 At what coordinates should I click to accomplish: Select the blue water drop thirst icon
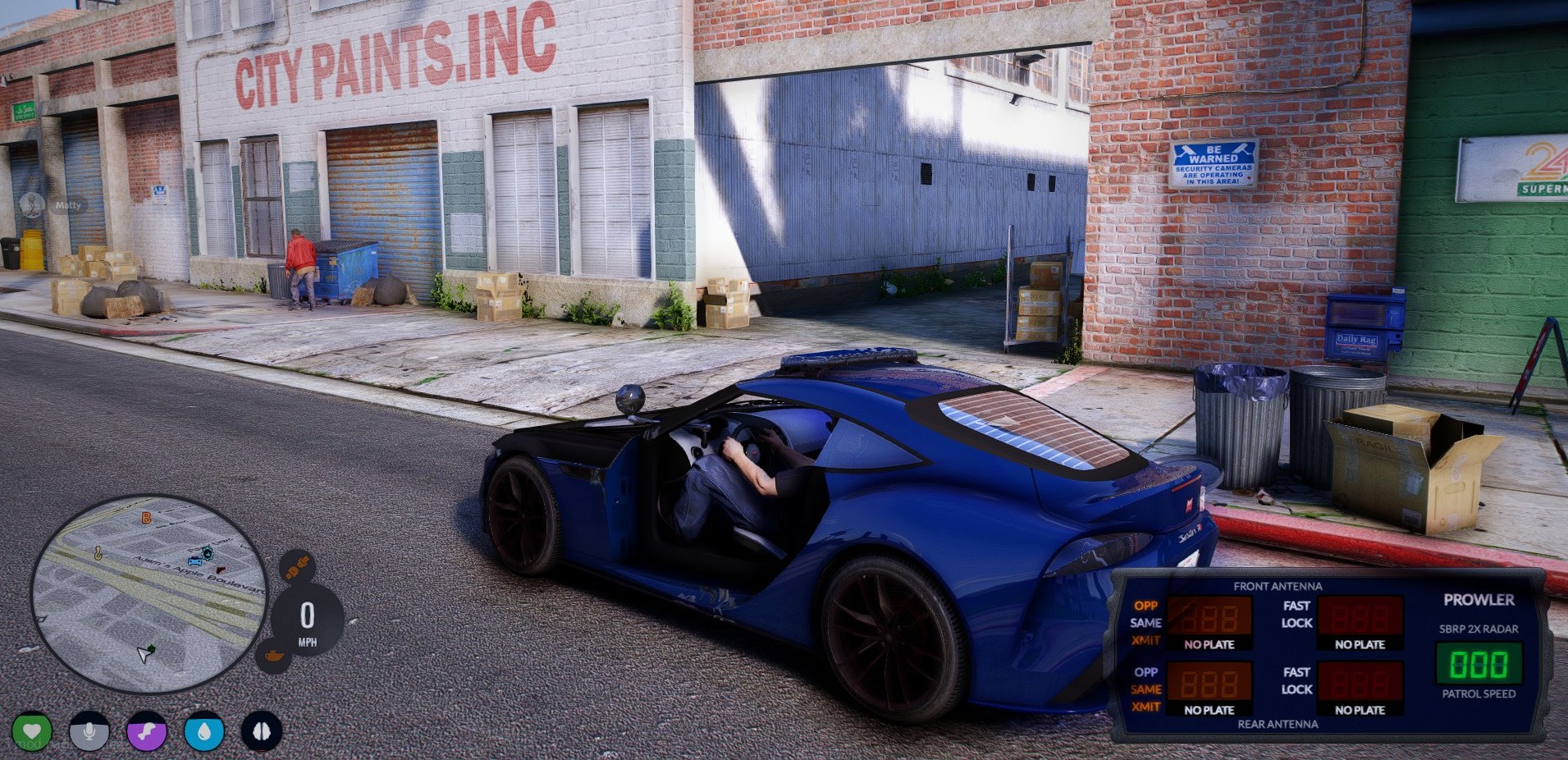click(x=204, y=731)
